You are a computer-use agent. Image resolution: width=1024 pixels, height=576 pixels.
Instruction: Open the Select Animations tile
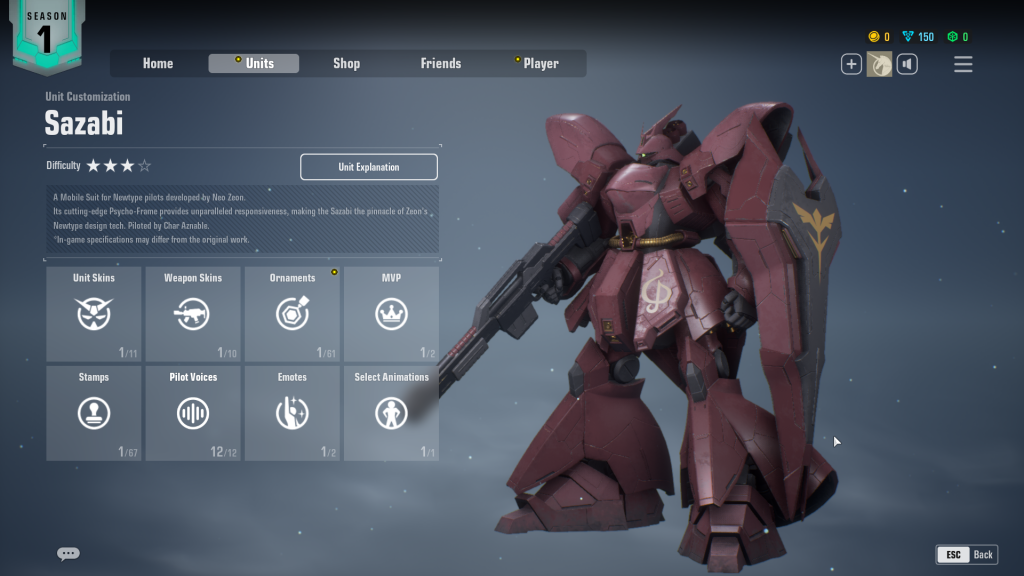click(391, 413)
